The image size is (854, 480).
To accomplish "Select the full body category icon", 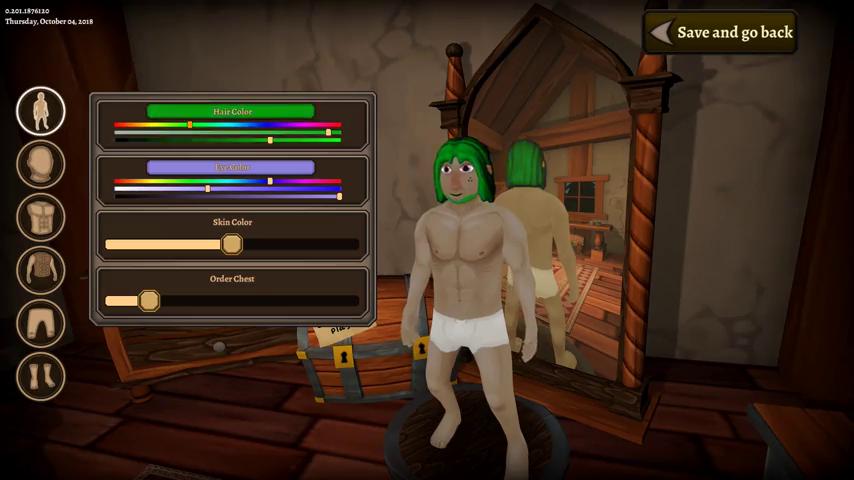I will [x=41, y=111].
